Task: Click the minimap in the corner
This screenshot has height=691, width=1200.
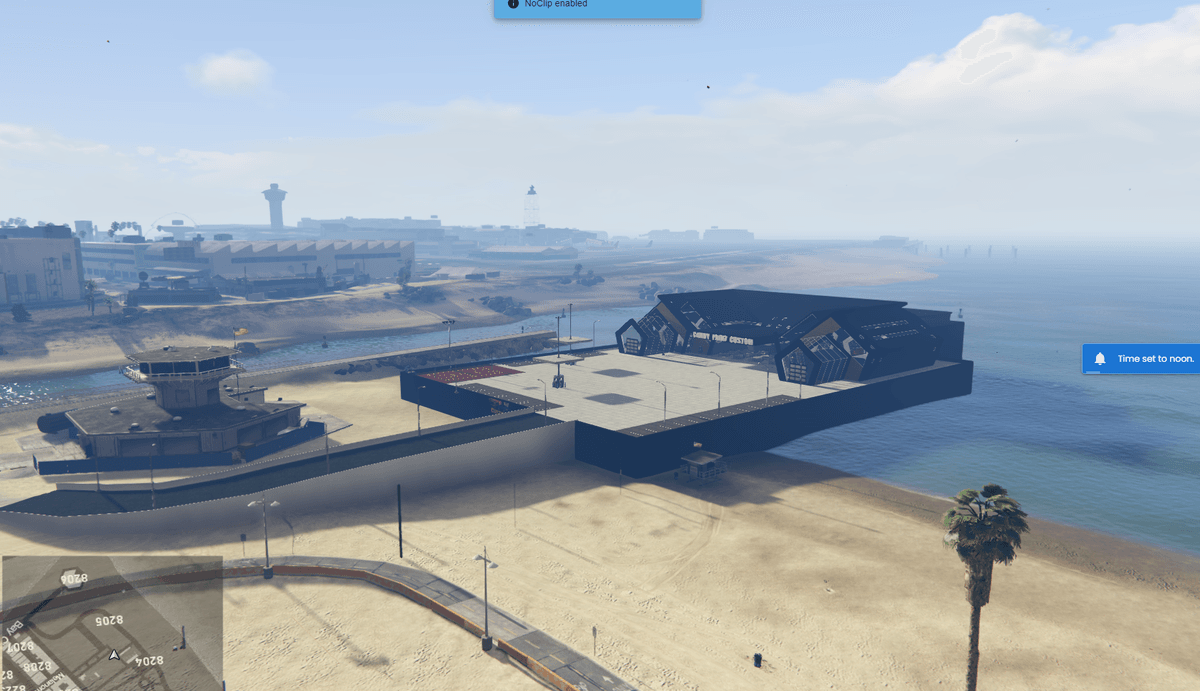Action: [111, 622]
